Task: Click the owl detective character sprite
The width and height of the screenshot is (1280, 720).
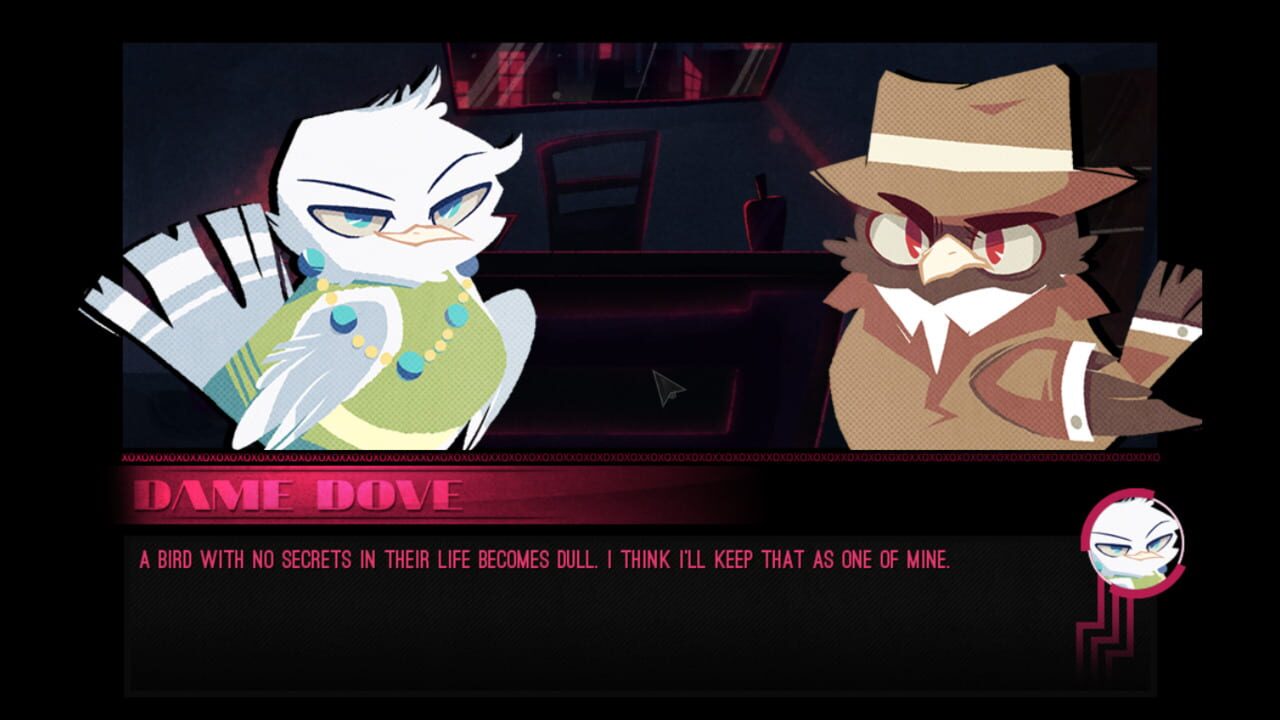Action: (960, 280)
